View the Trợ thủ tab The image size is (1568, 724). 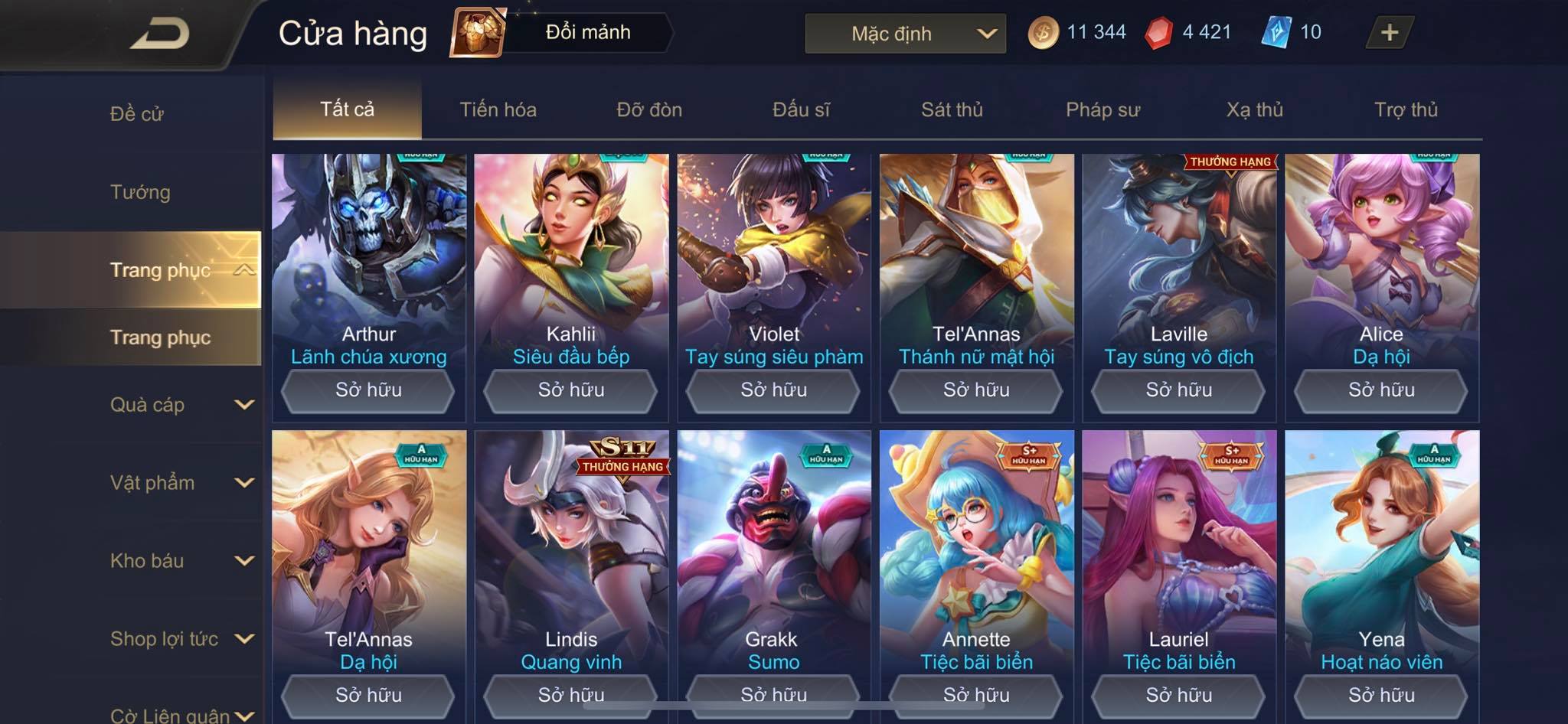point(1406,109)
